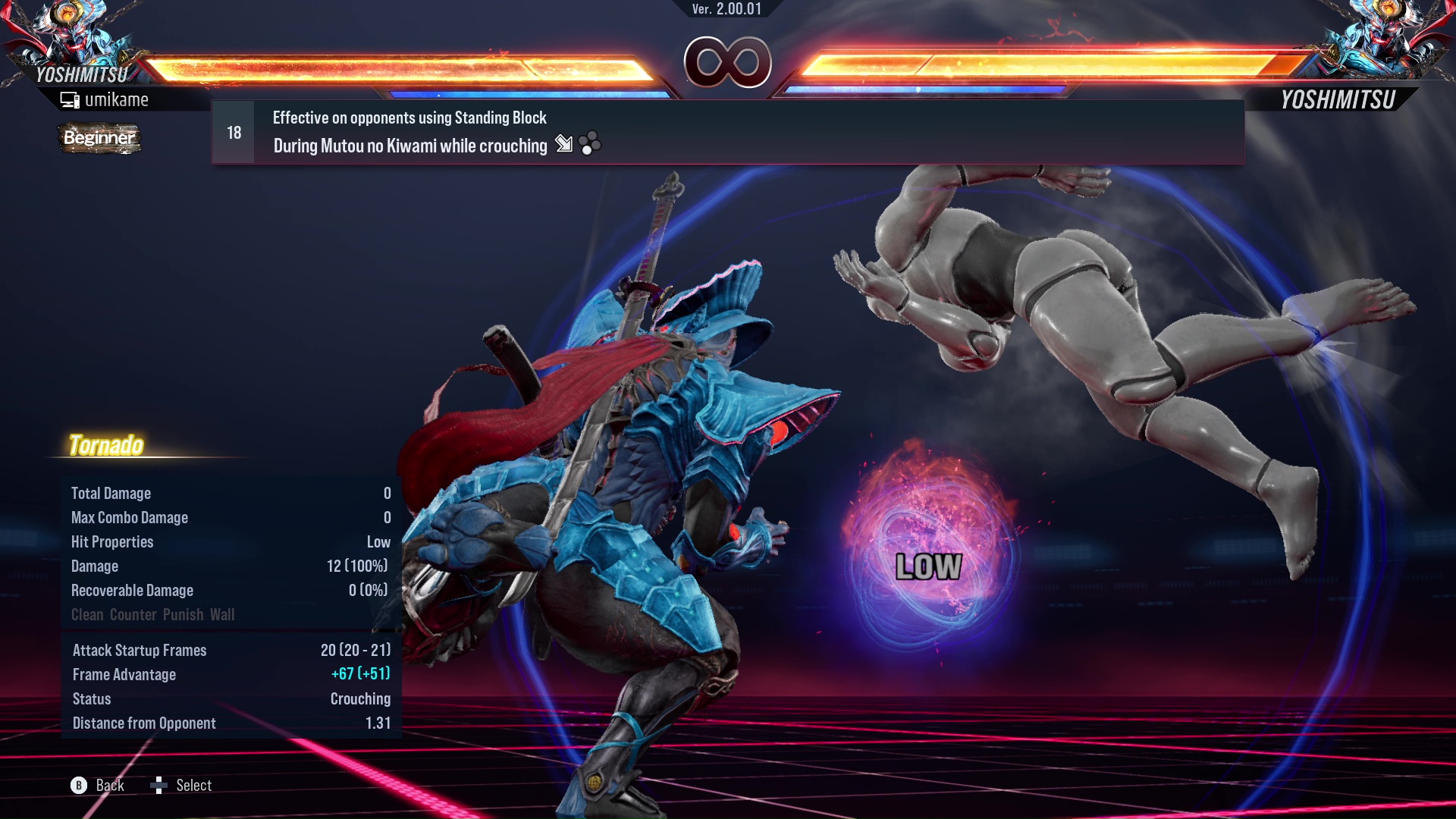Toggle the Wall hit label
The width and height of the screenshot is (1456, 819).
click(223, 615)
